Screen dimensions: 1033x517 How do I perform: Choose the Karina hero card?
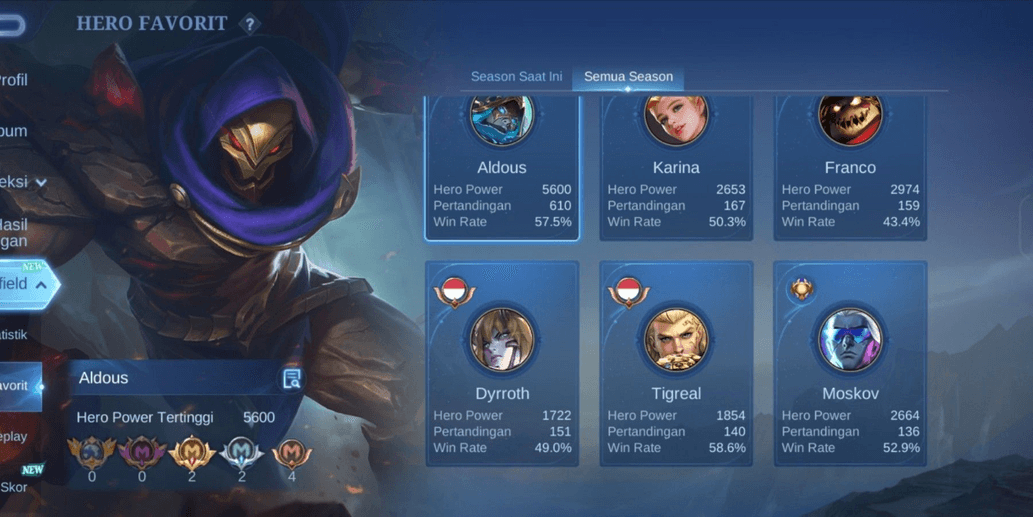point(676,168)
